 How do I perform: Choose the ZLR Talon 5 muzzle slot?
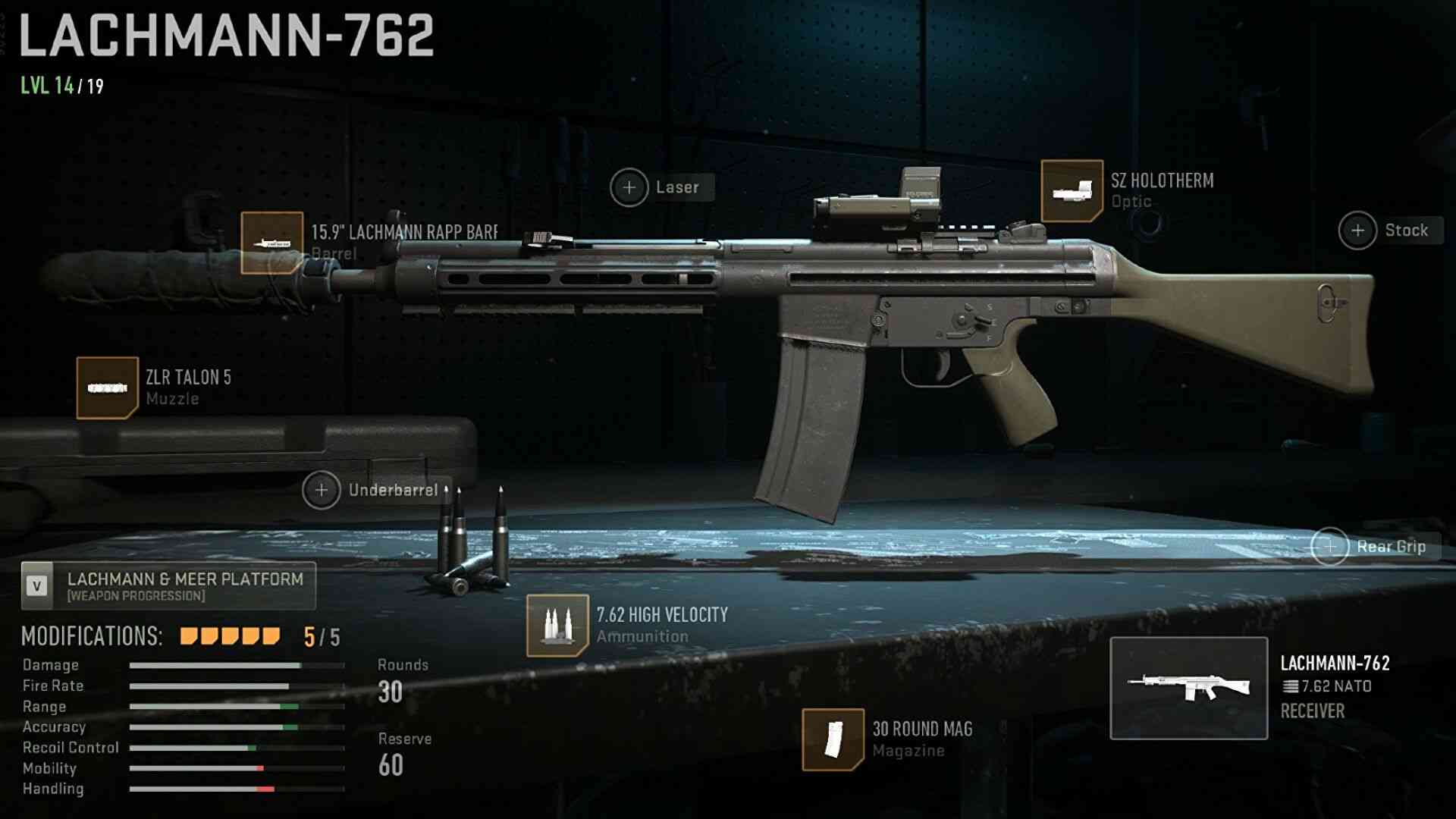(x=107, y=388)
